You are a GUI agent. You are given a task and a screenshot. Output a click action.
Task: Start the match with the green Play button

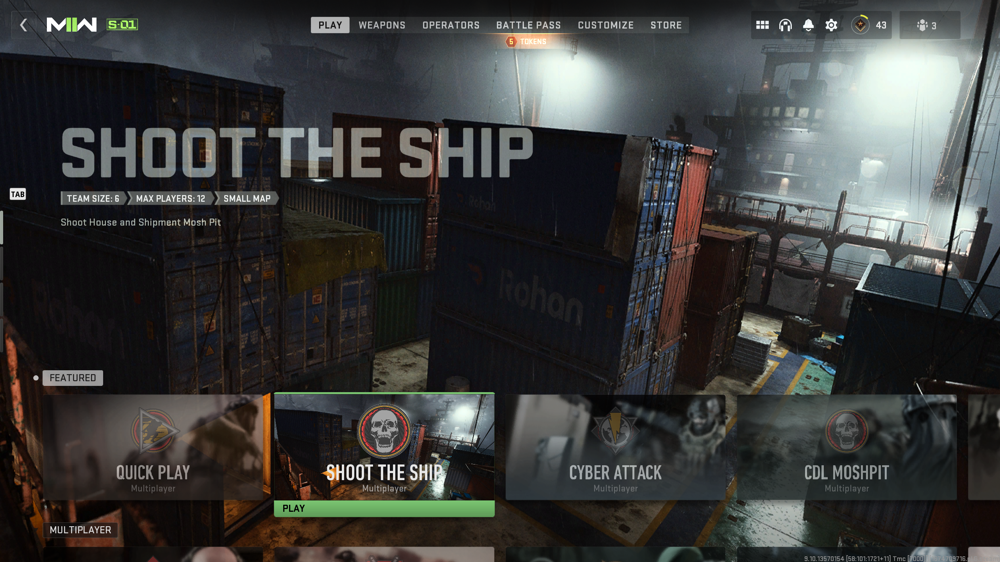384,508
